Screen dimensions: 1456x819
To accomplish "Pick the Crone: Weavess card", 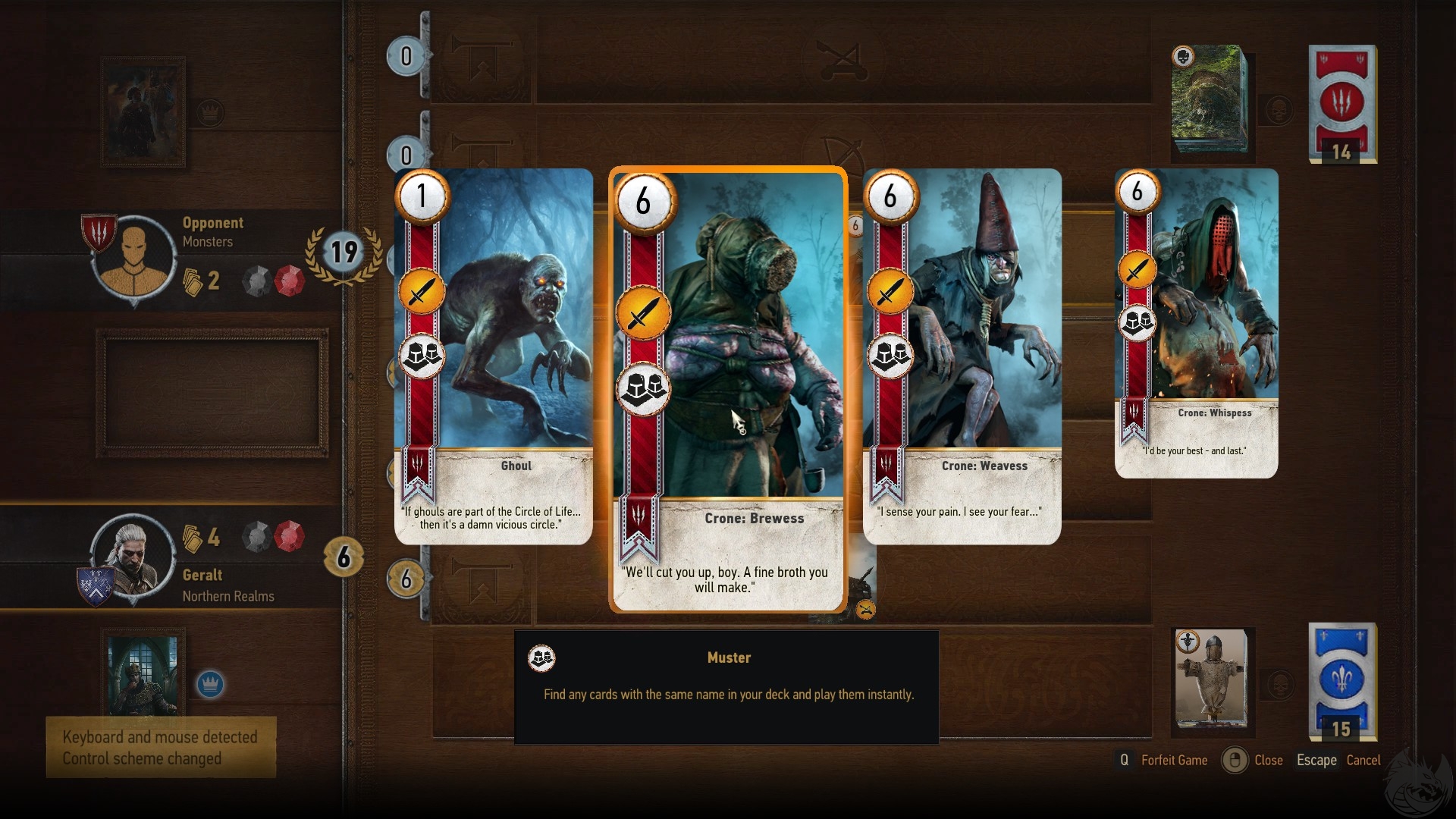I will 962,356.
